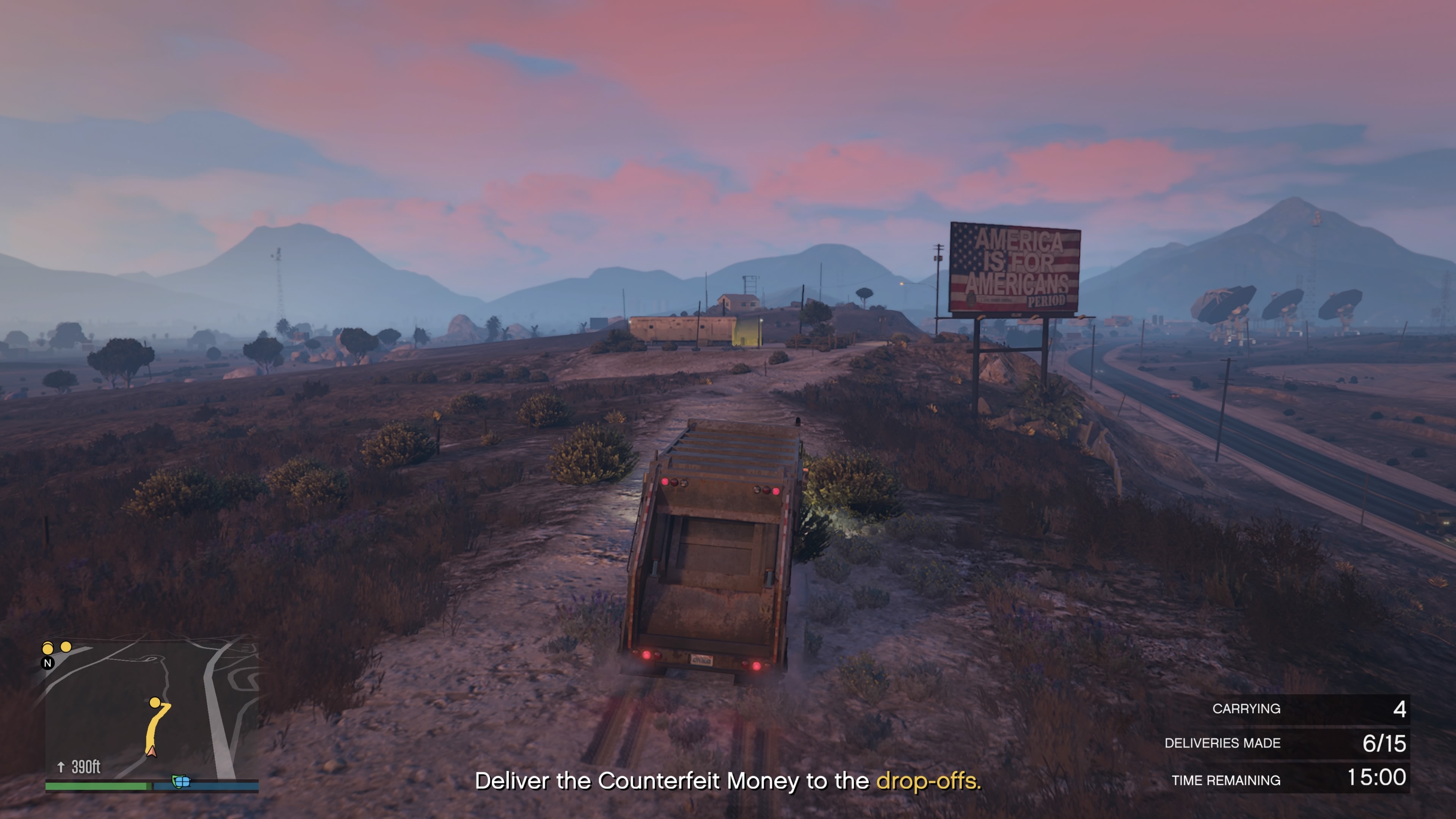Viewport: 1456px width, 819px height.
Task: Select the blue and green shield blip
Action: [x=180, y=782]
